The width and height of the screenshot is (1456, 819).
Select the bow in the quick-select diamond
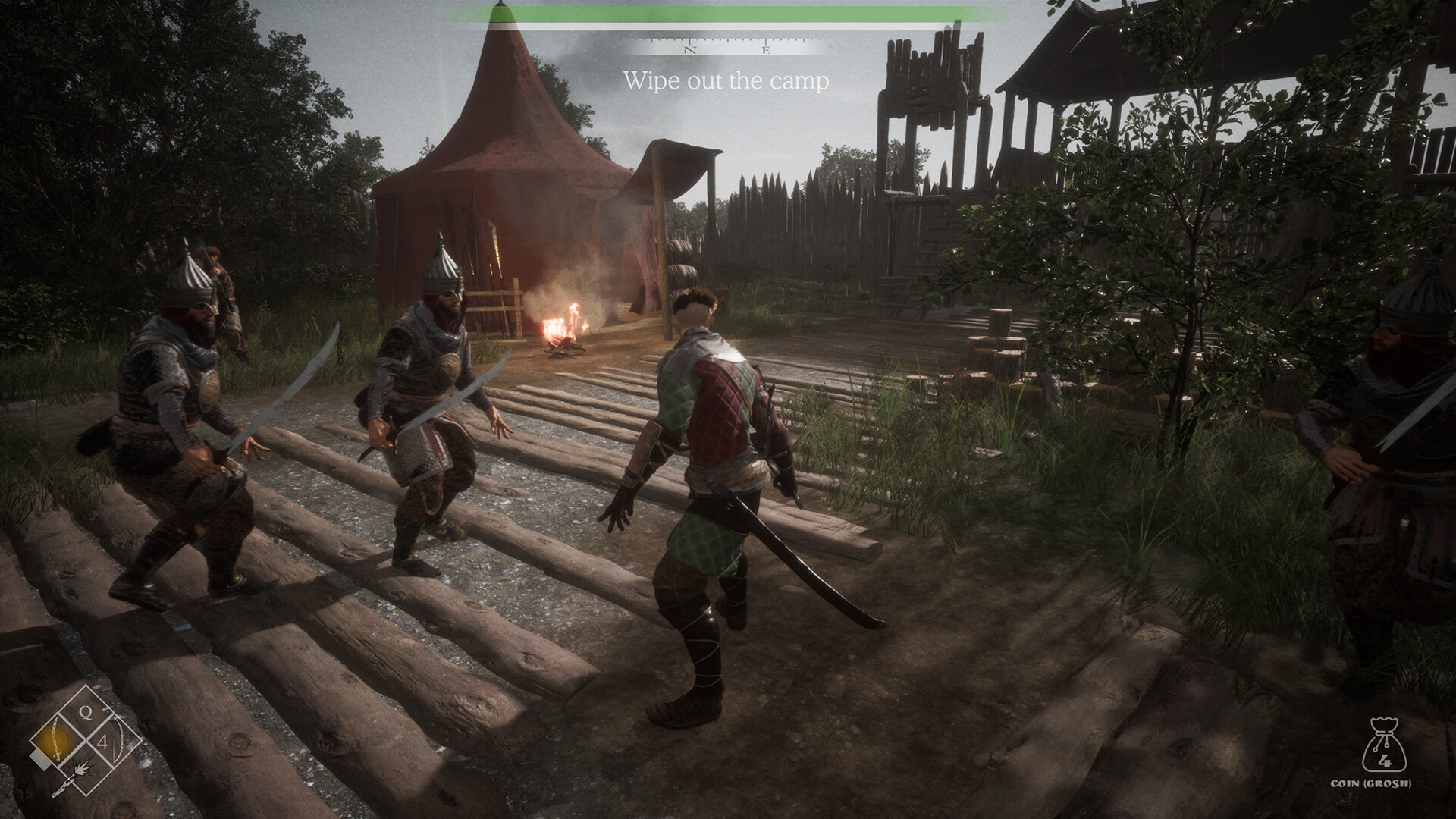click(118, 739)
